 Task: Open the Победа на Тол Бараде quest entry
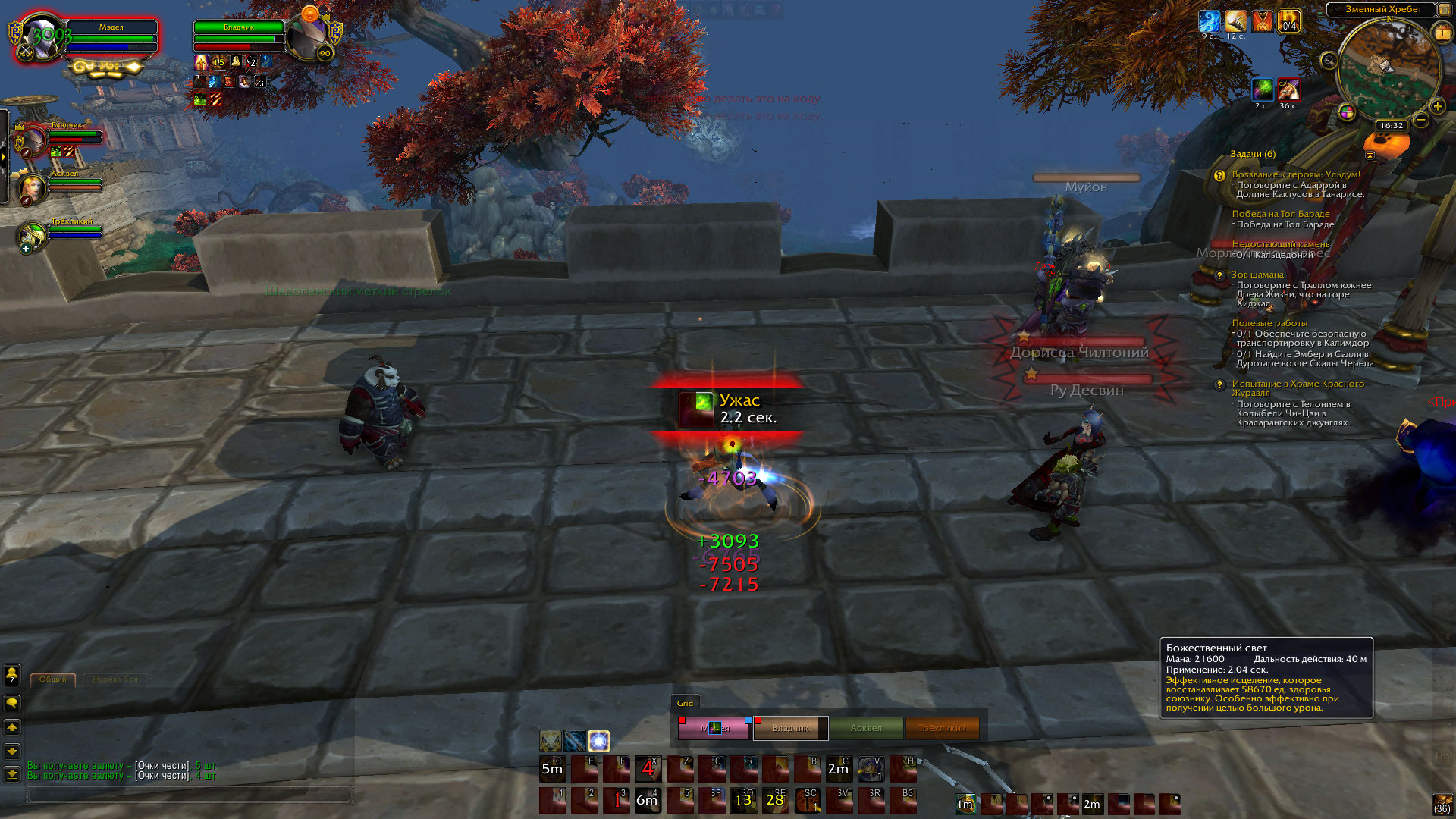pyautogui.click(x=1280, y=214)
